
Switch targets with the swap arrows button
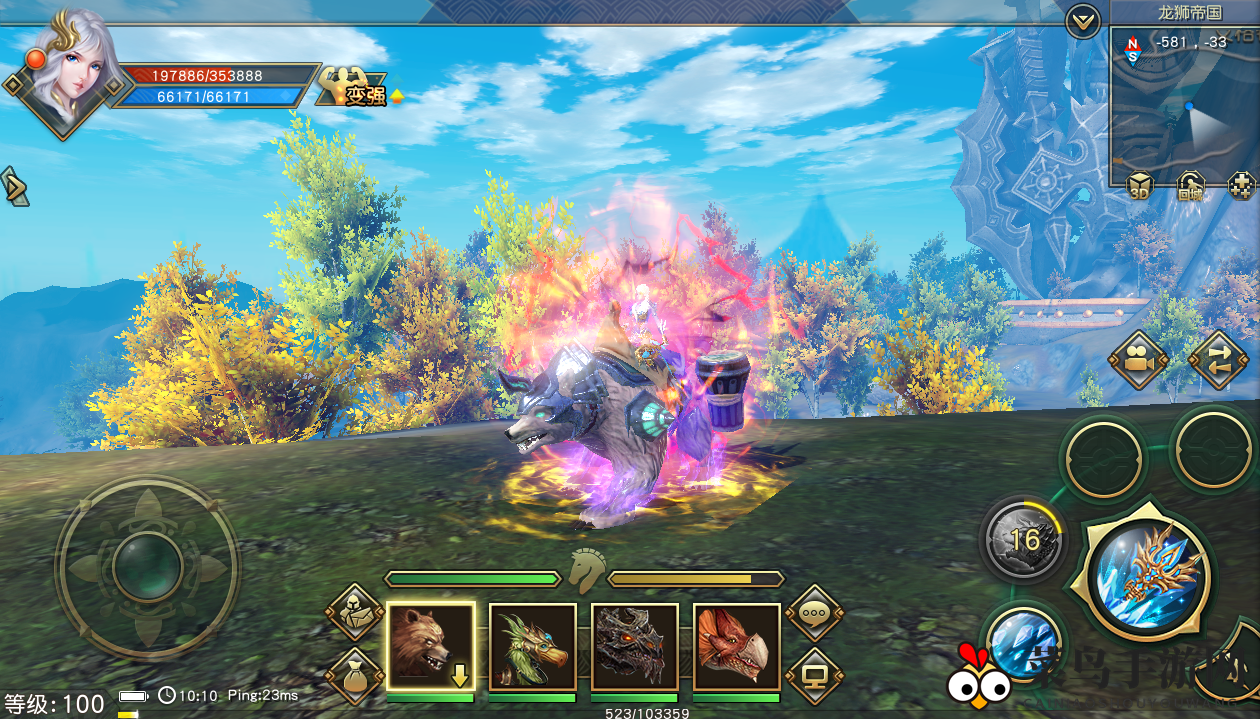(1218, 360)
